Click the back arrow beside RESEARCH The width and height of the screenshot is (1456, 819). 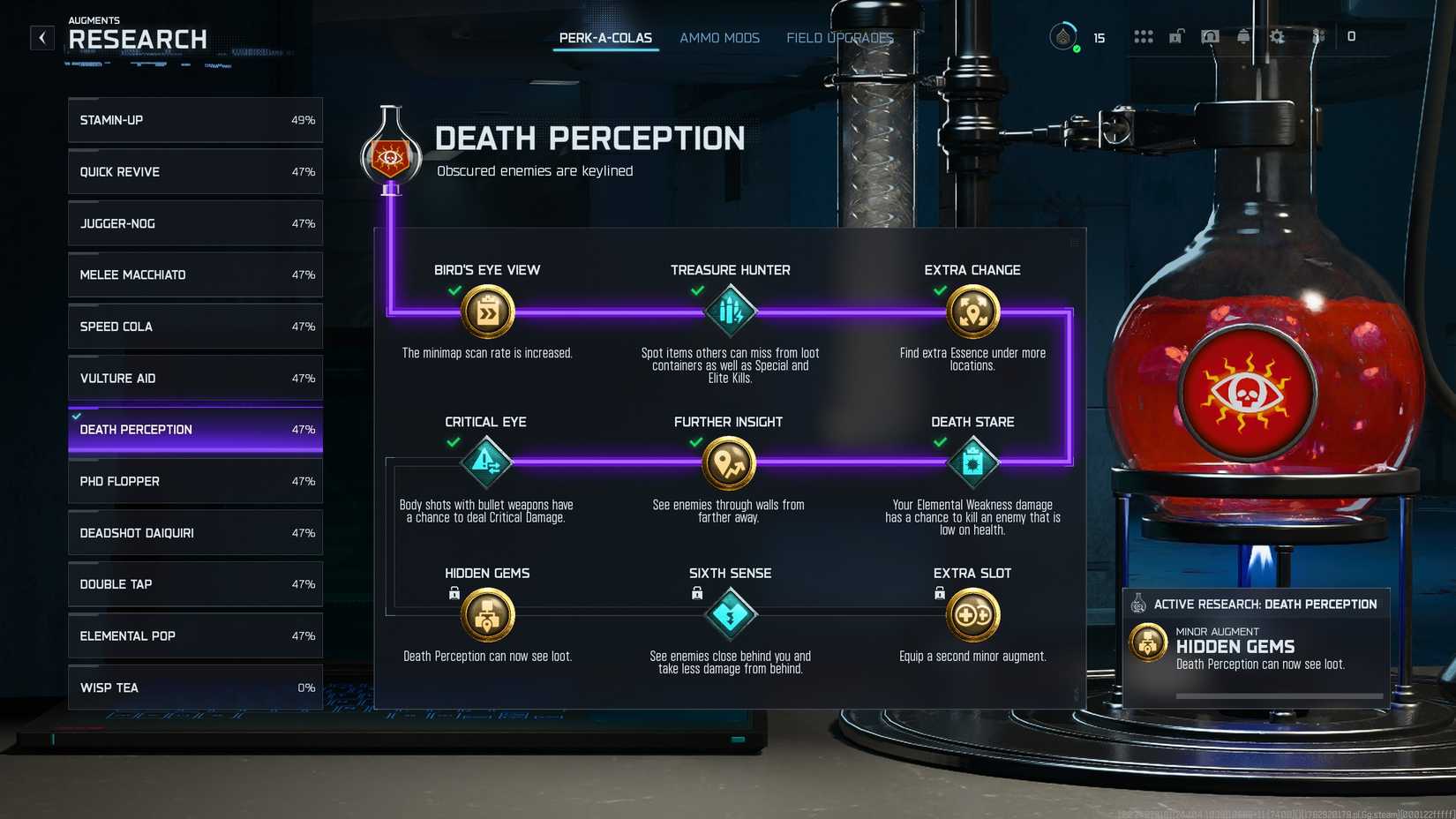[41, 37]
